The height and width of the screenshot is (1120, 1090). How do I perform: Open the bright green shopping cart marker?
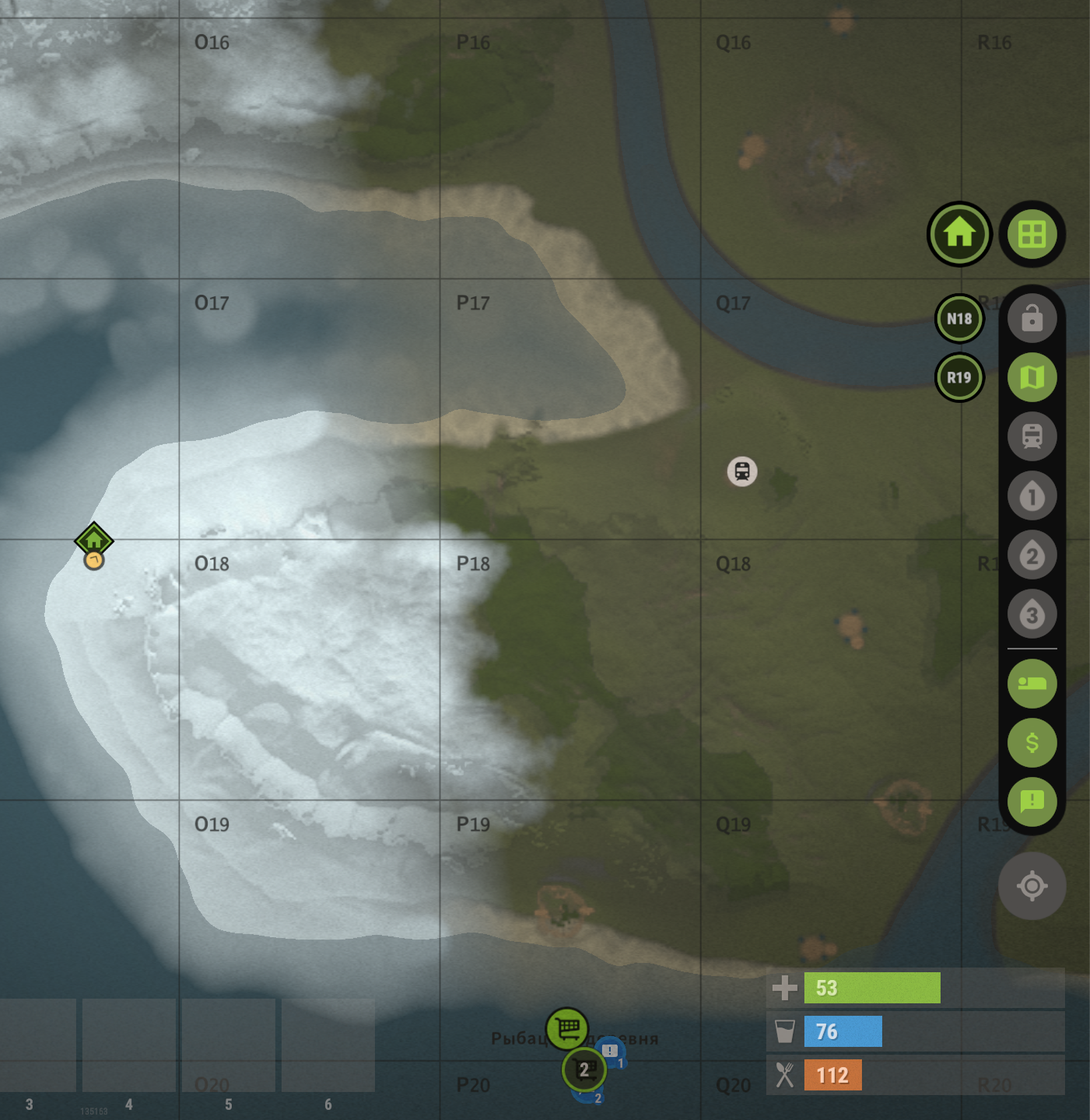click(567, 1029)
